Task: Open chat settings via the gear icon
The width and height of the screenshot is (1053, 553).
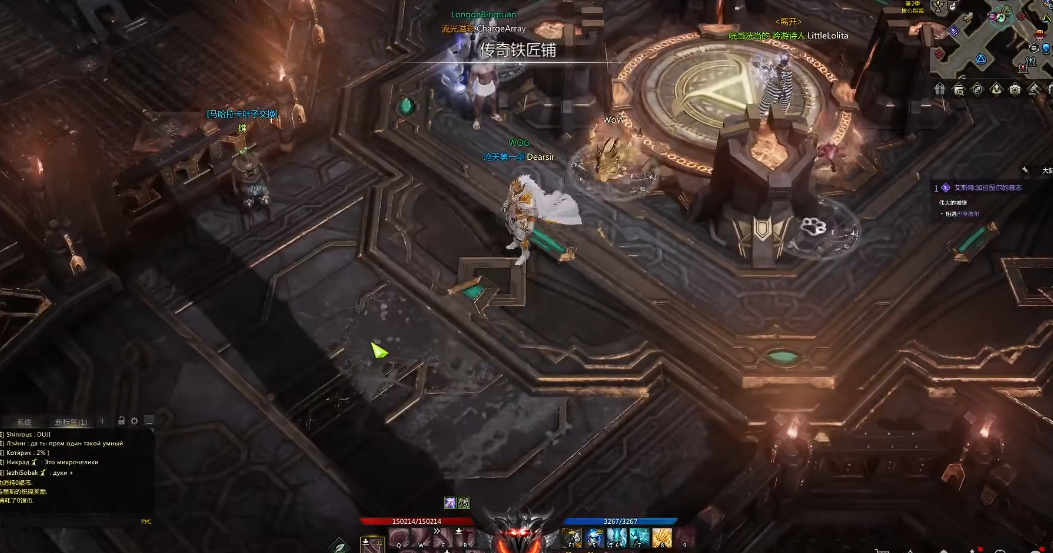Action: point(134,421)
